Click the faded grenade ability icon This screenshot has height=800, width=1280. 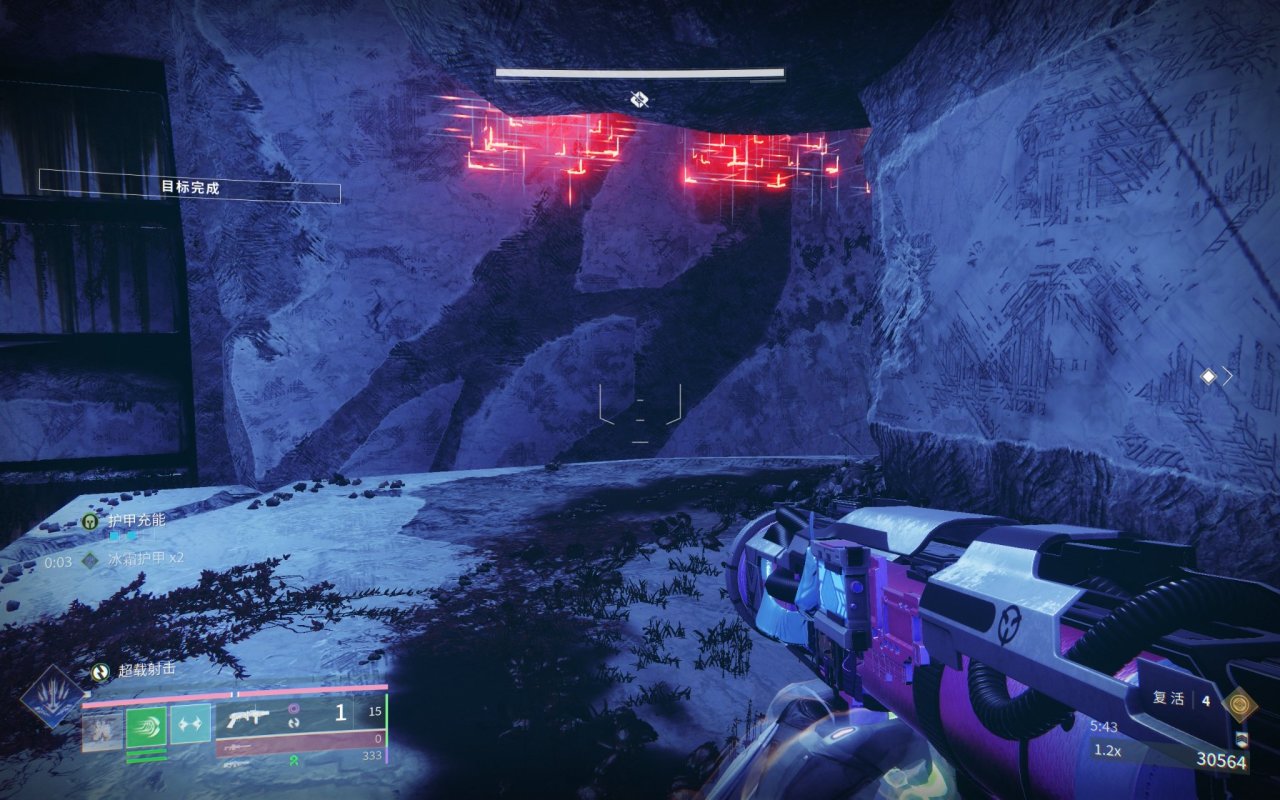pos(102,730)
